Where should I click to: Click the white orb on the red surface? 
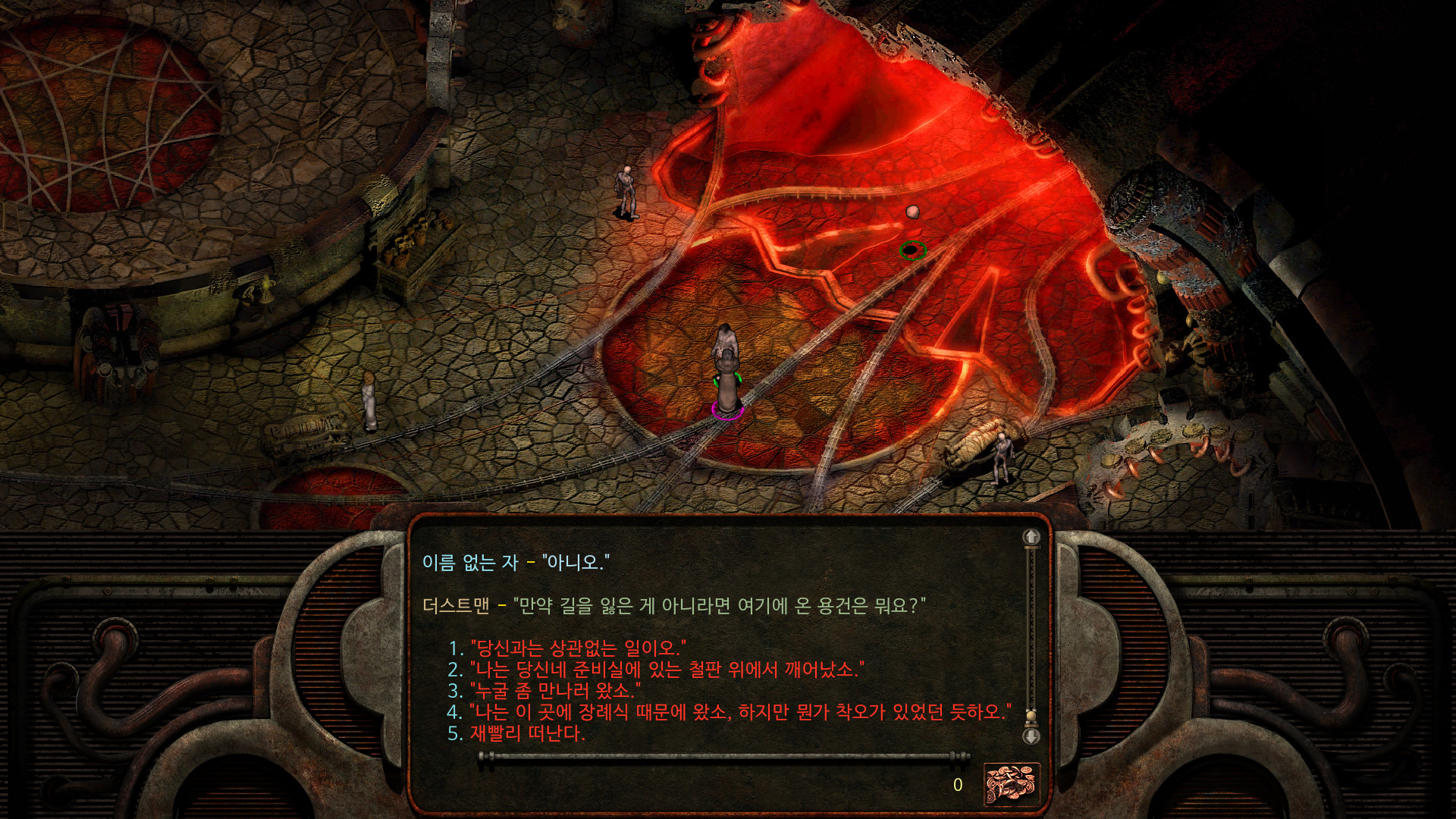[x=912, y=213]
